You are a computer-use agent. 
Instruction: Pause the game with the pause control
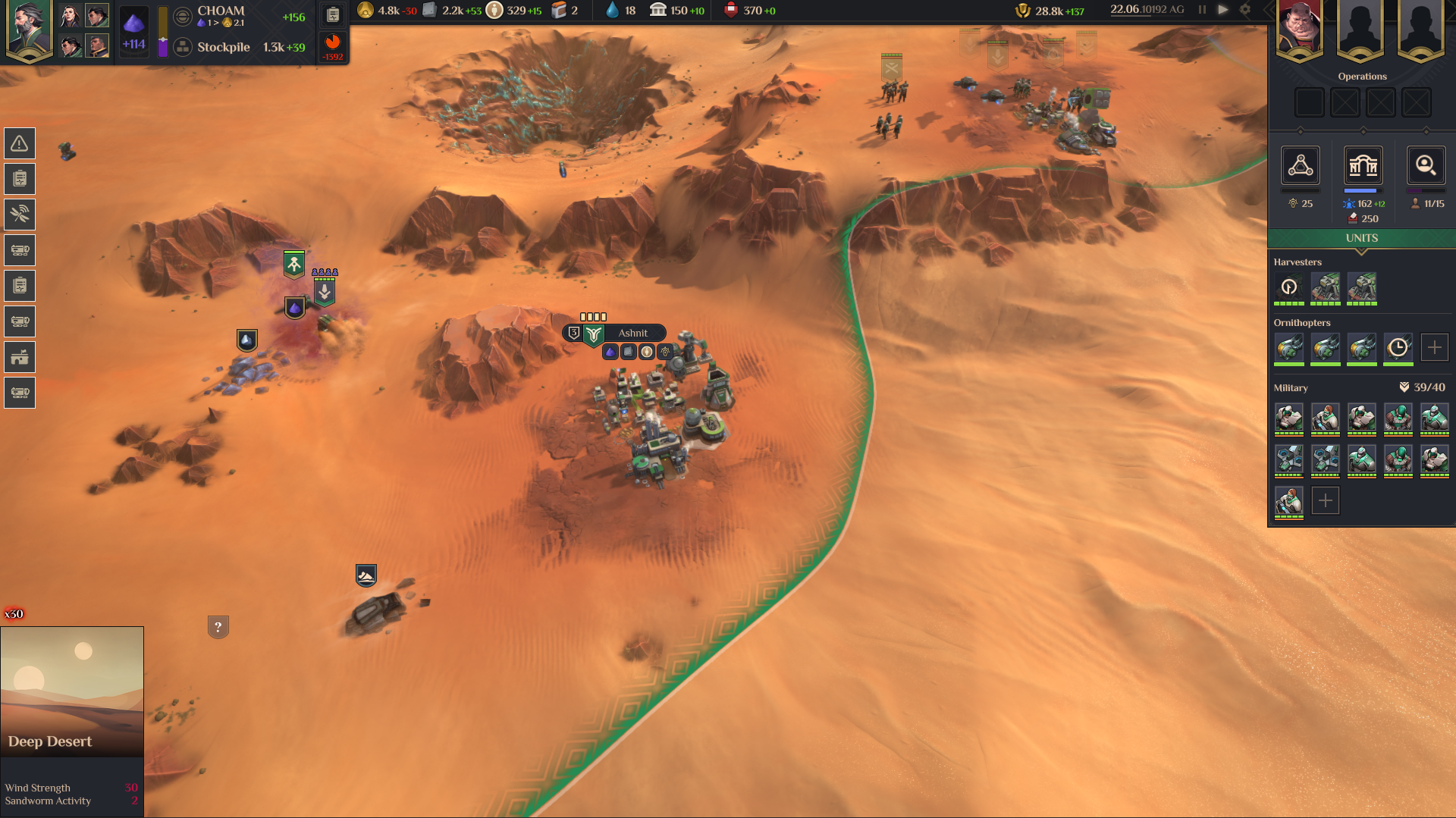pos(1201,10)
